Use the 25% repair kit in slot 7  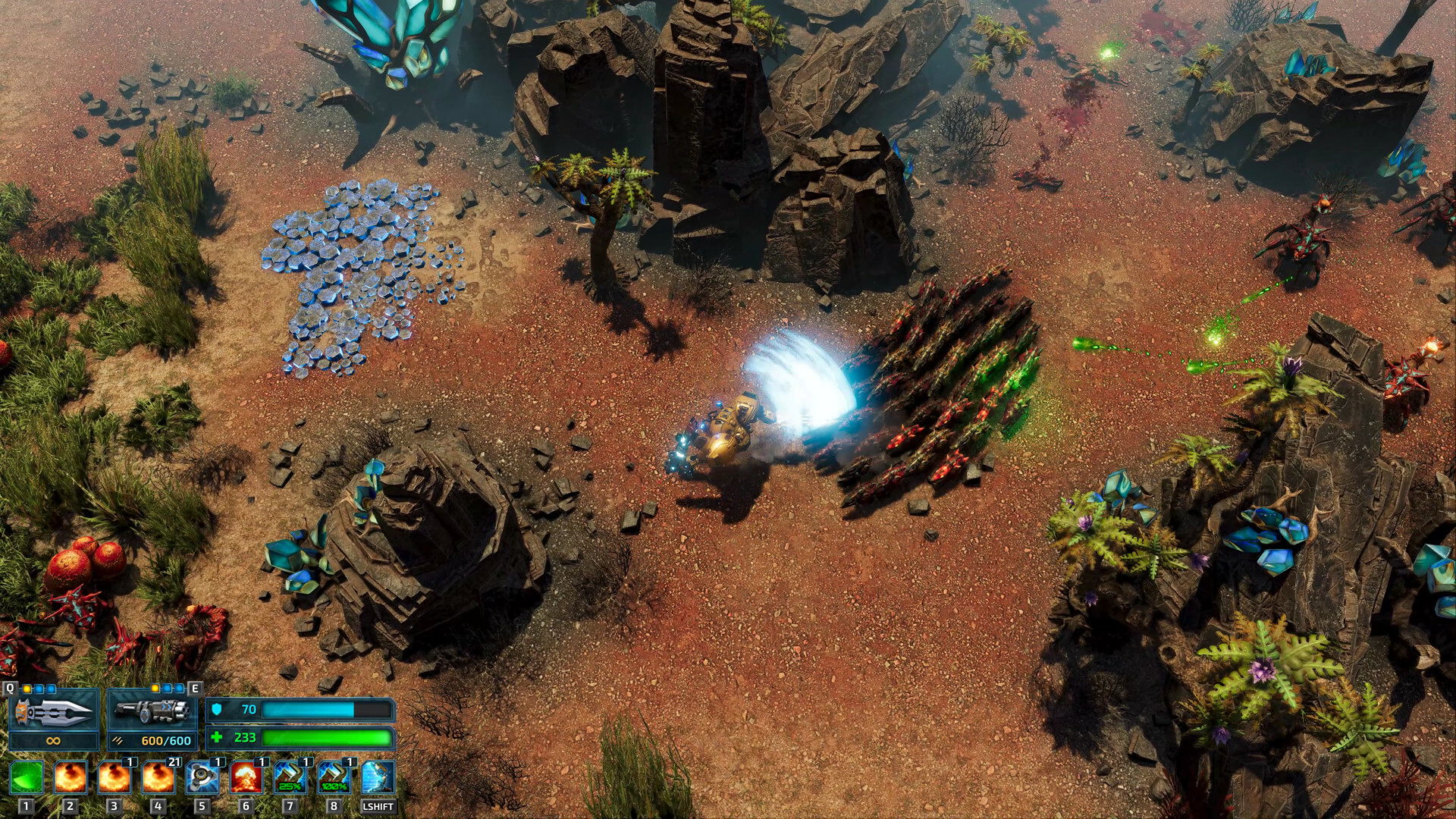(x=290, y=777)
